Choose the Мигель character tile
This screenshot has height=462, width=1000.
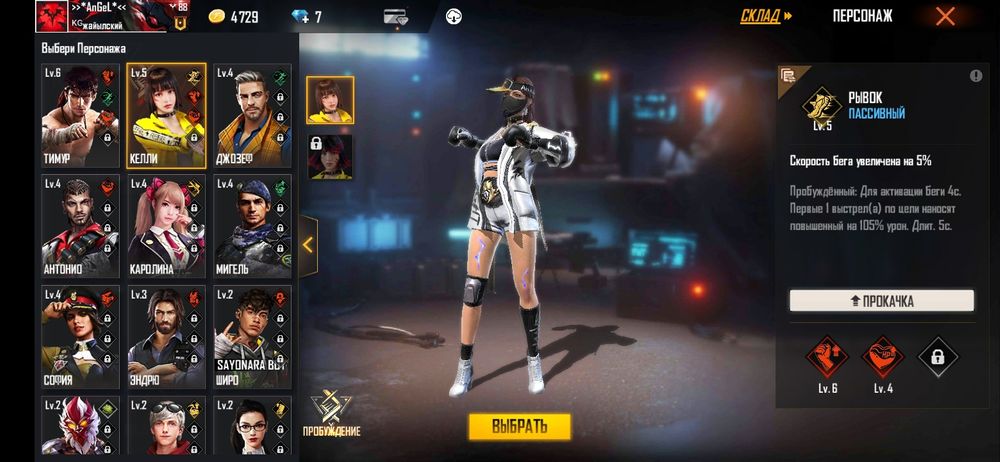pyautogui.click(x=252, y=227)
